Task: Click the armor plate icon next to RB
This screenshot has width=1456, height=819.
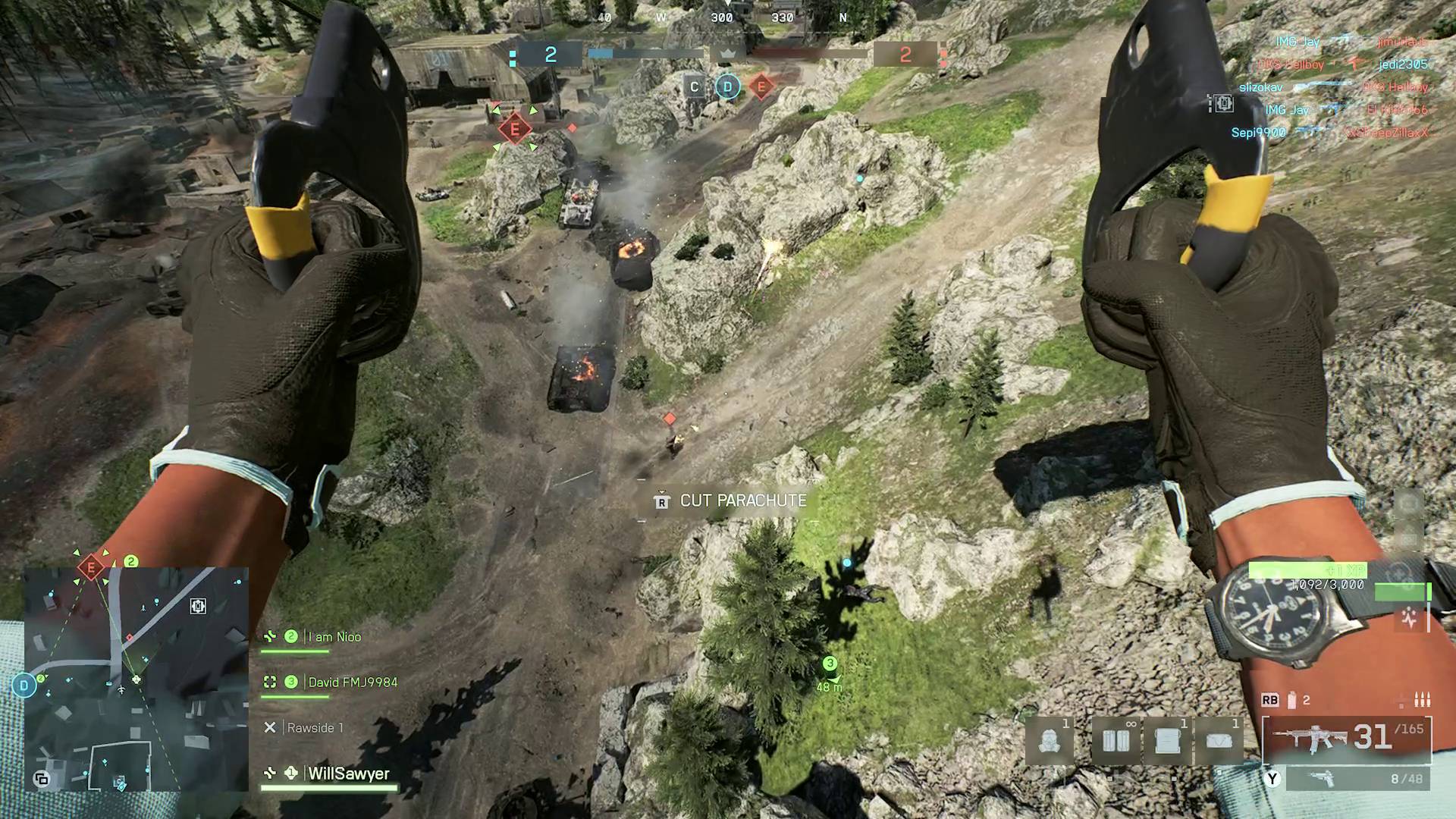Action: pos(1291,699)
